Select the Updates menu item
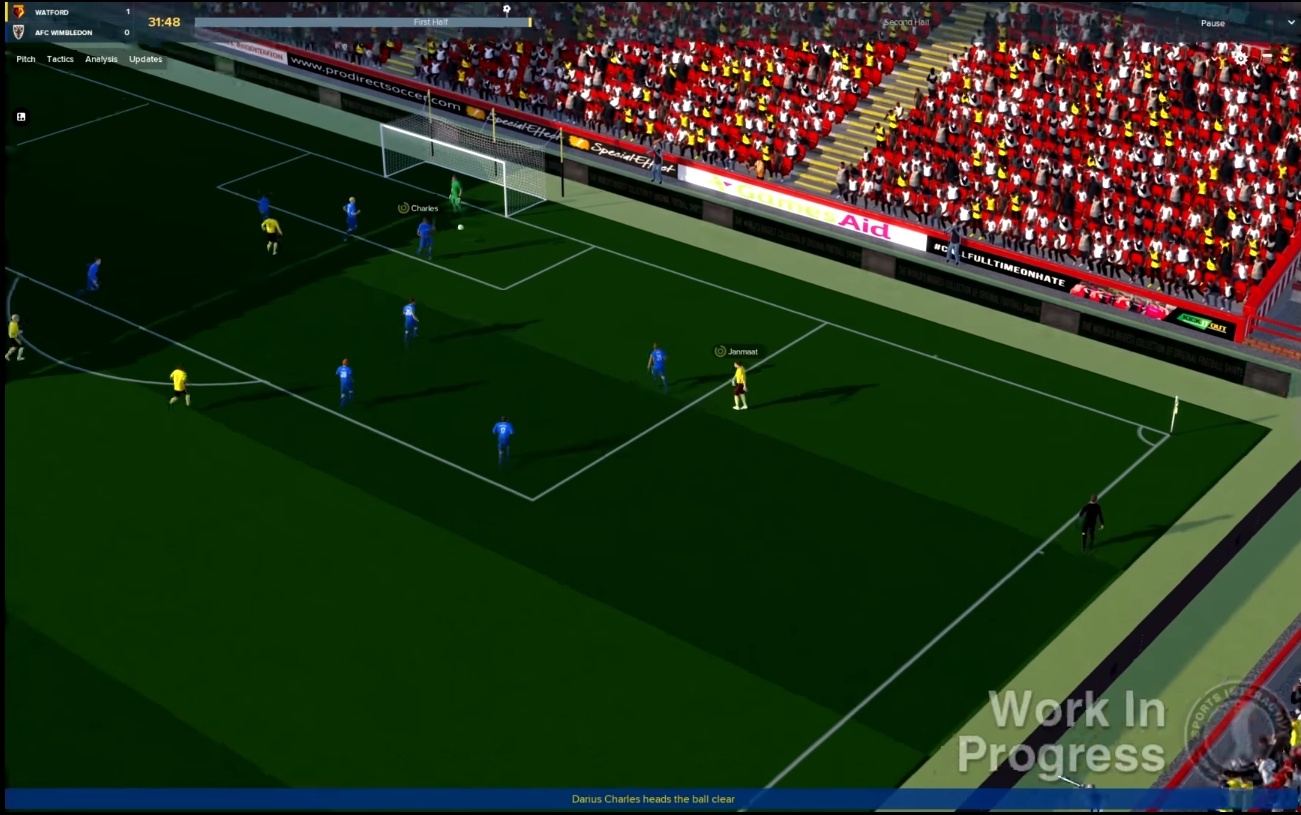This screenshot has width=1301, height=815. tap(145, 59)
